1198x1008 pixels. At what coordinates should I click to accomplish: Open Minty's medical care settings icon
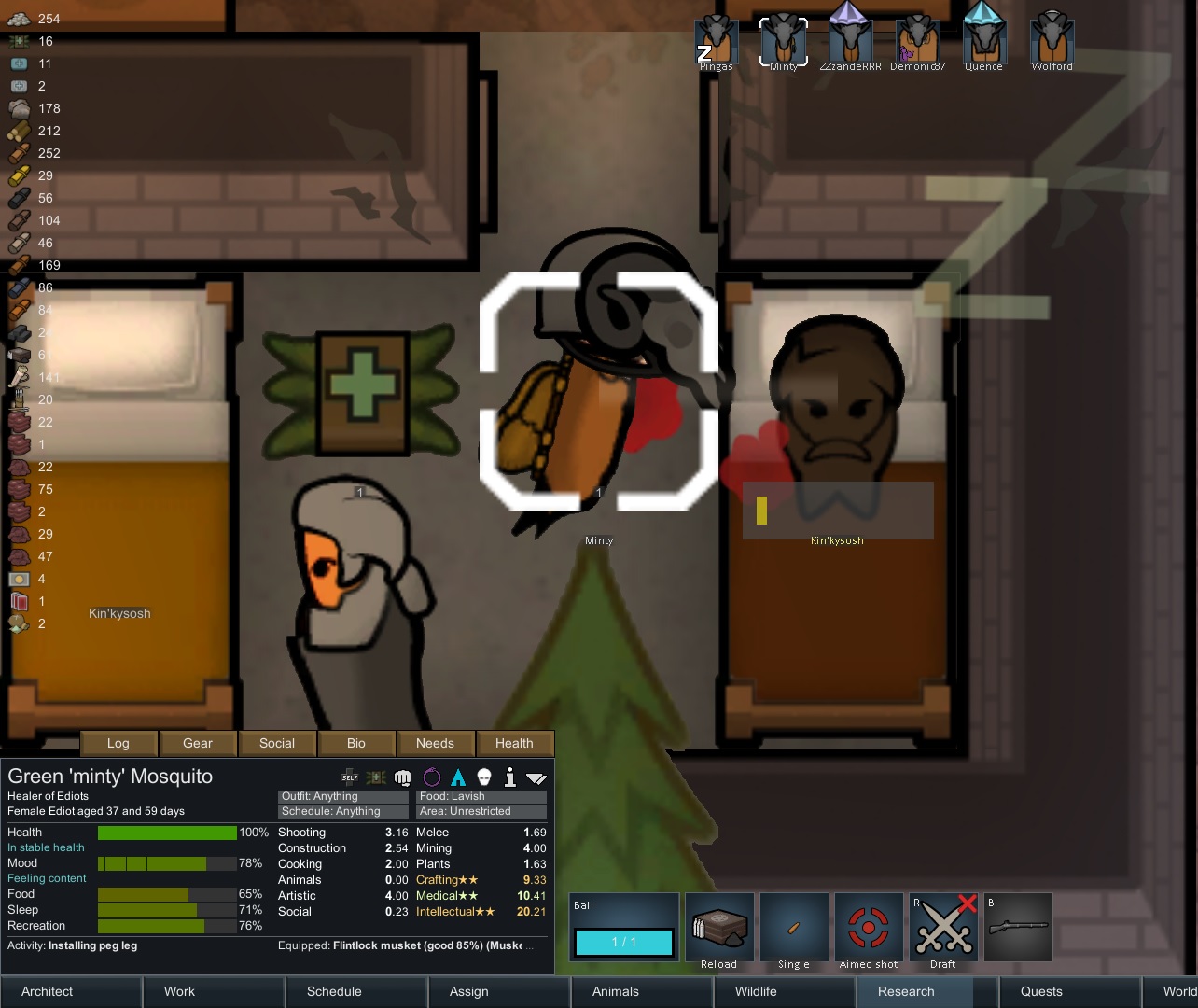click(376, 777)
